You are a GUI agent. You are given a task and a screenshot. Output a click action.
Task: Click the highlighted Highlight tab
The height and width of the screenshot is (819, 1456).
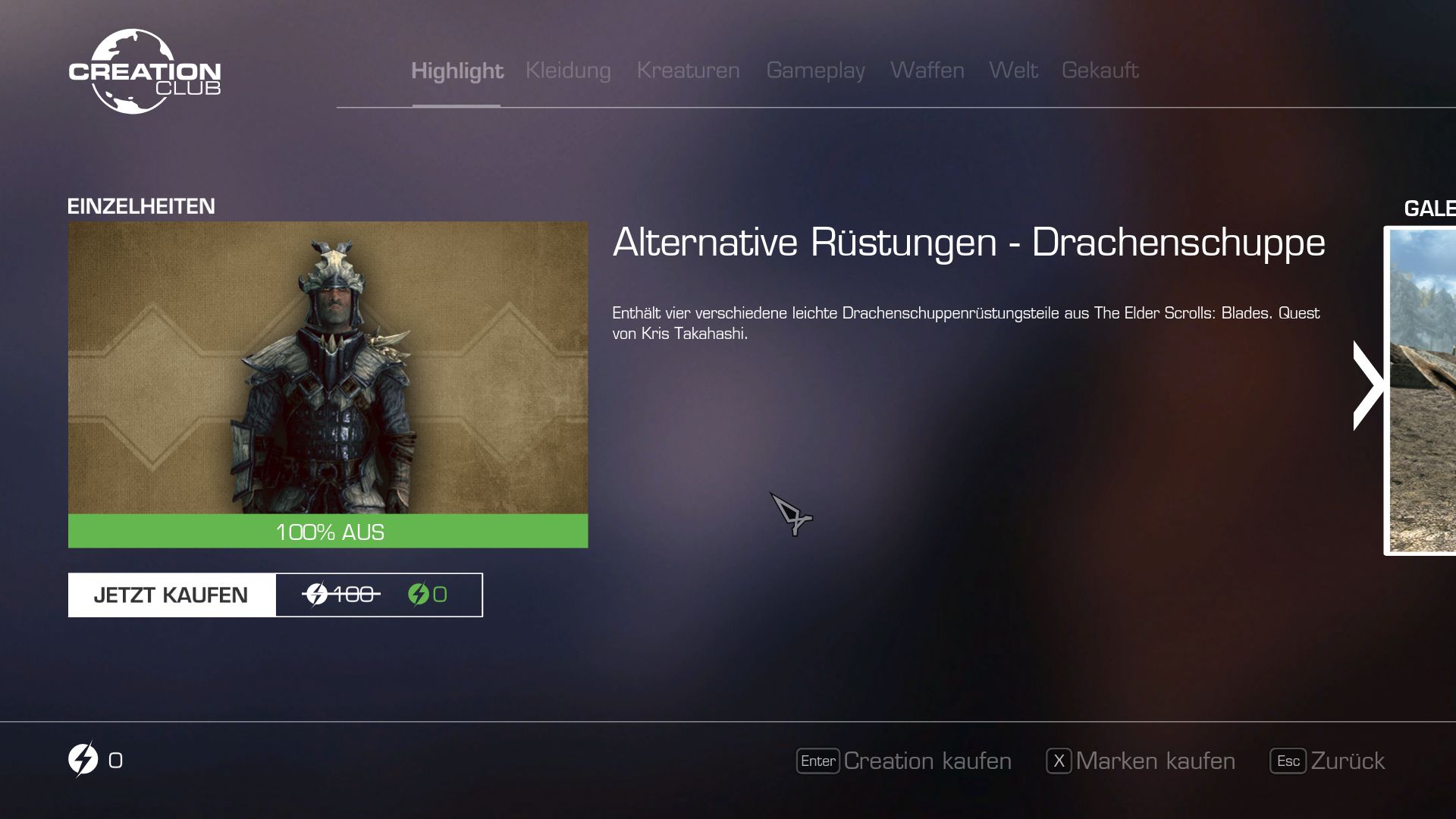(x=457, y=71)
